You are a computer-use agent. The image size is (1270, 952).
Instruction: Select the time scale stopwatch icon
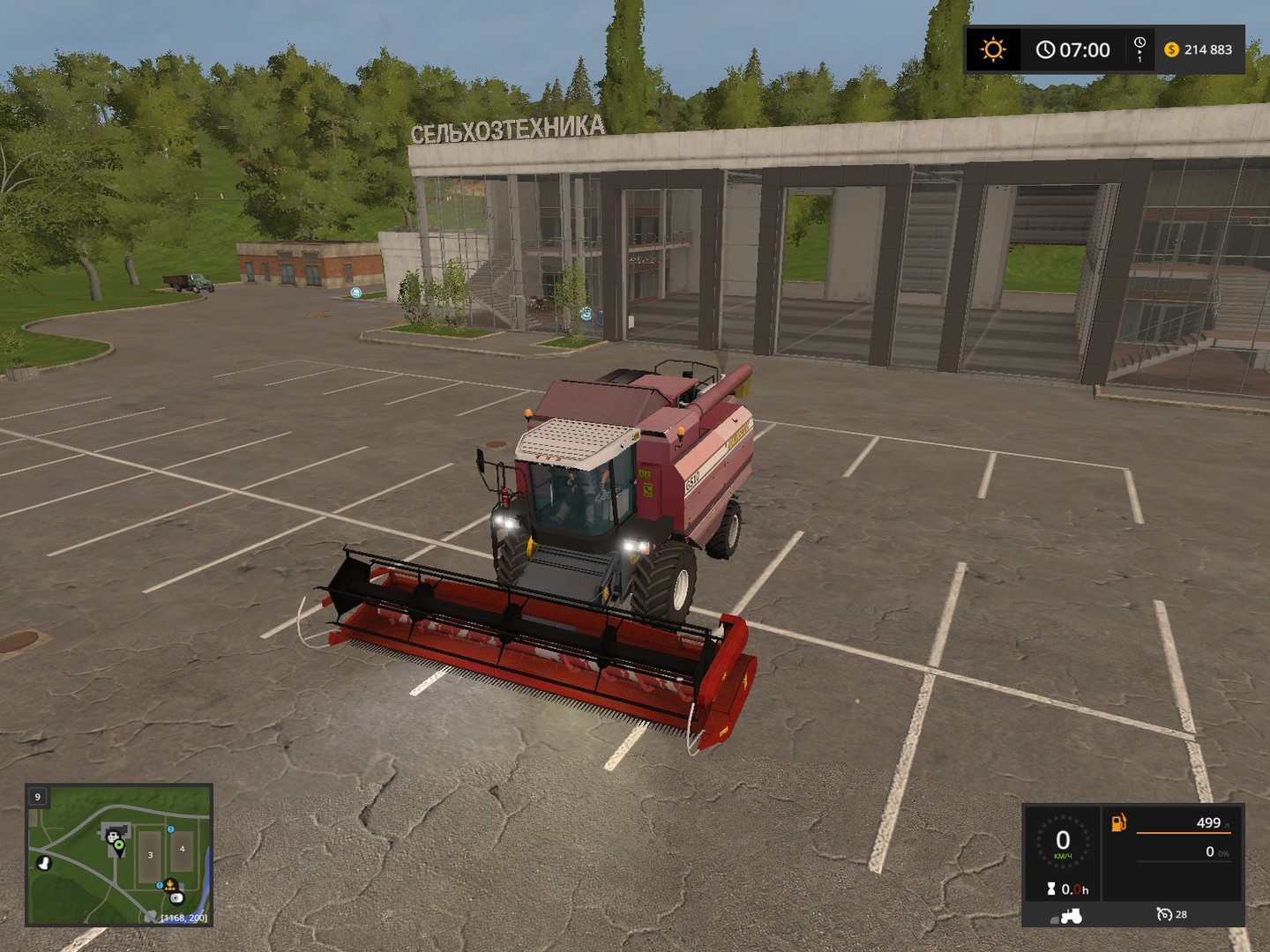(1139, 48)
